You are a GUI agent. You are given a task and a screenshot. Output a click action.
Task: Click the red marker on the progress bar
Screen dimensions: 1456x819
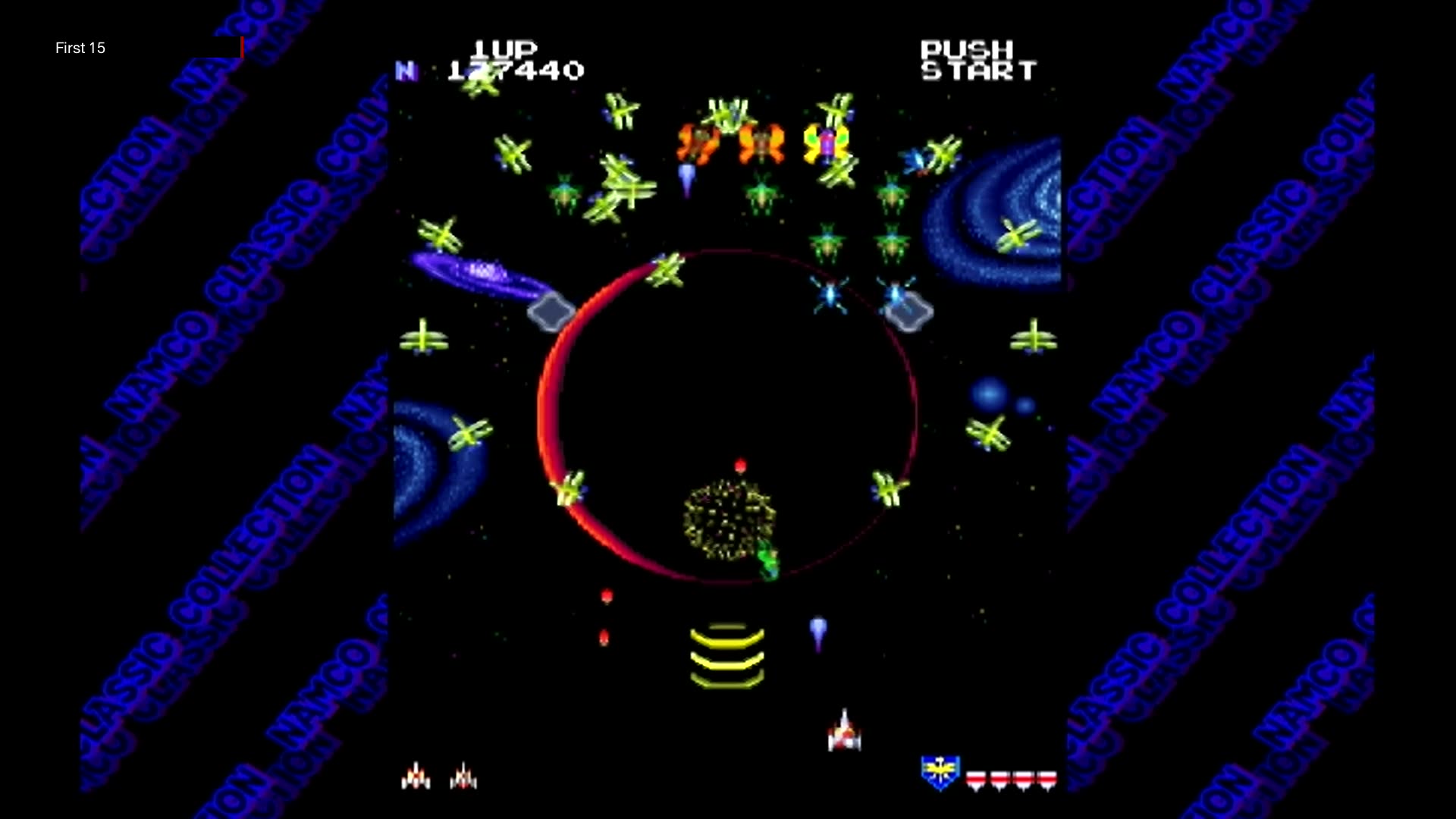pos(243,47)
